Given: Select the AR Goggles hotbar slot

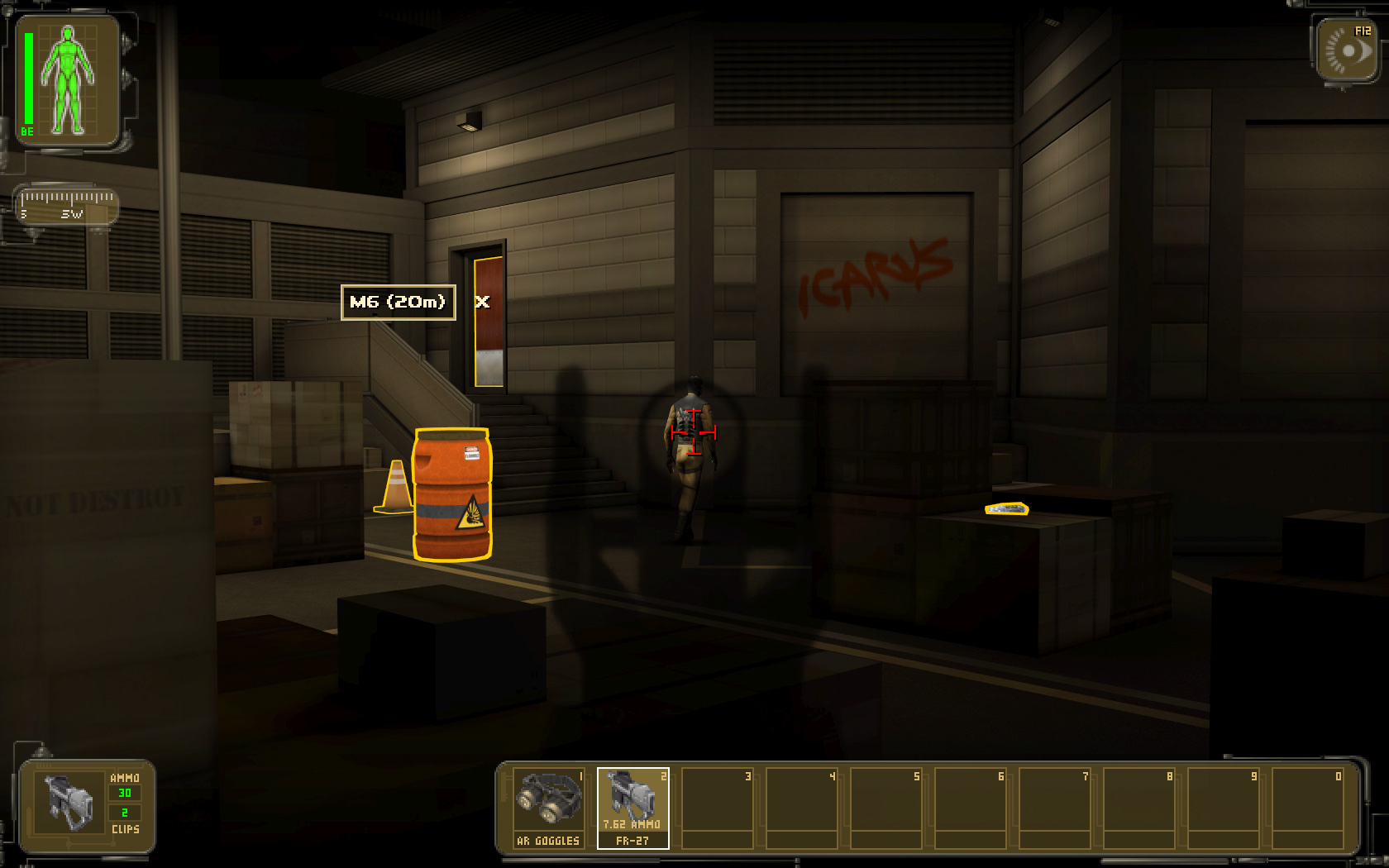Looking at the screenshot, I should click(548, 807).
